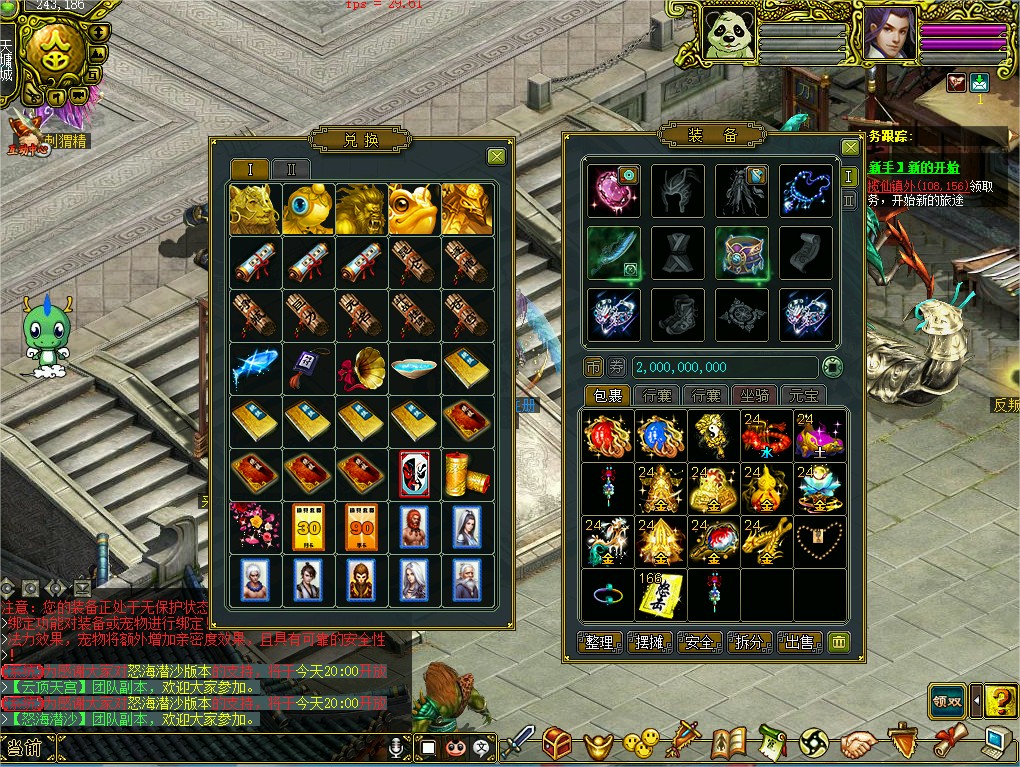Click the 整理 sort button
This screenshot has width=1020, height=767.
click(x=601, y=642)
